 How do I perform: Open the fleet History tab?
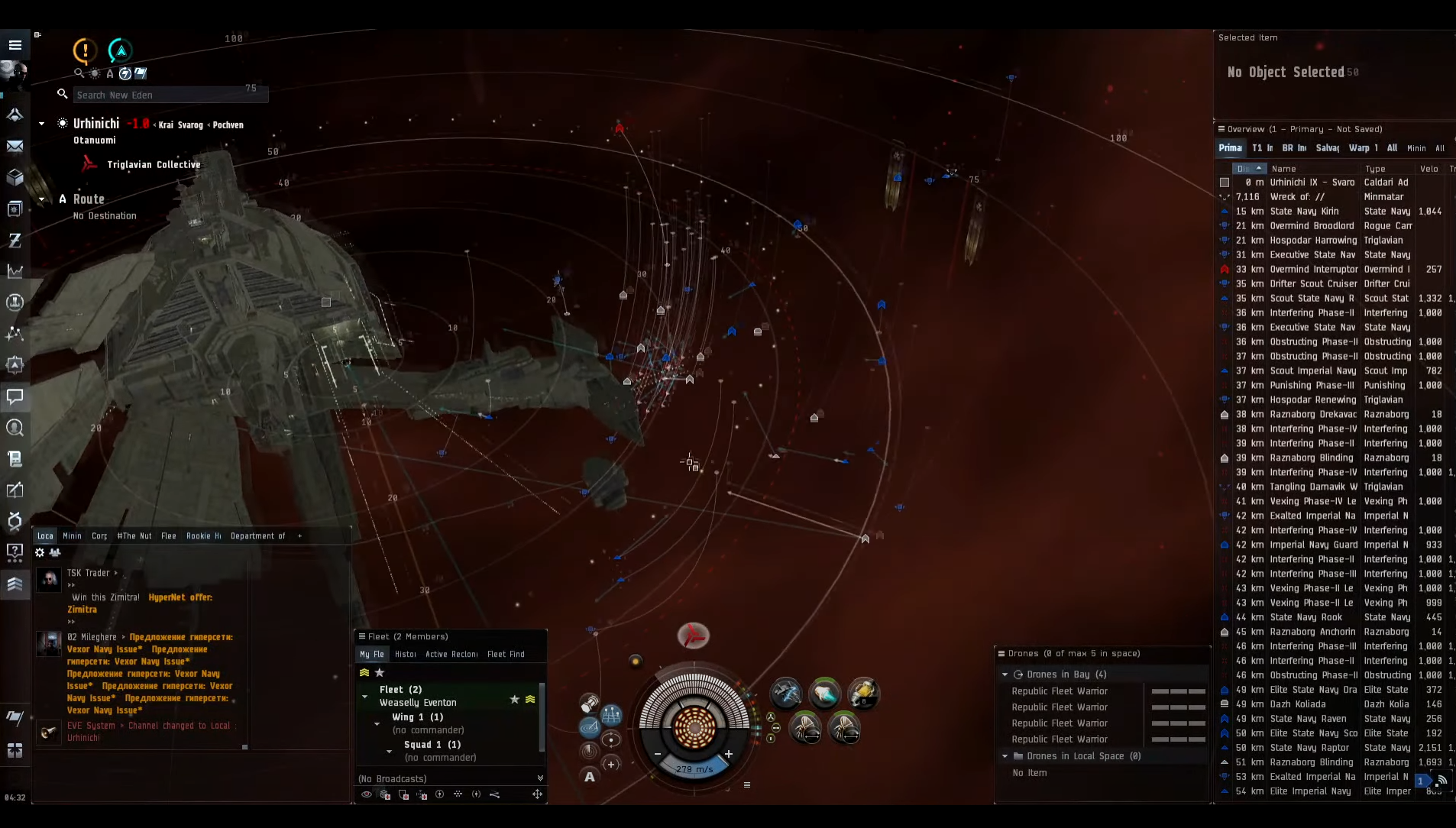coord(406,655)
